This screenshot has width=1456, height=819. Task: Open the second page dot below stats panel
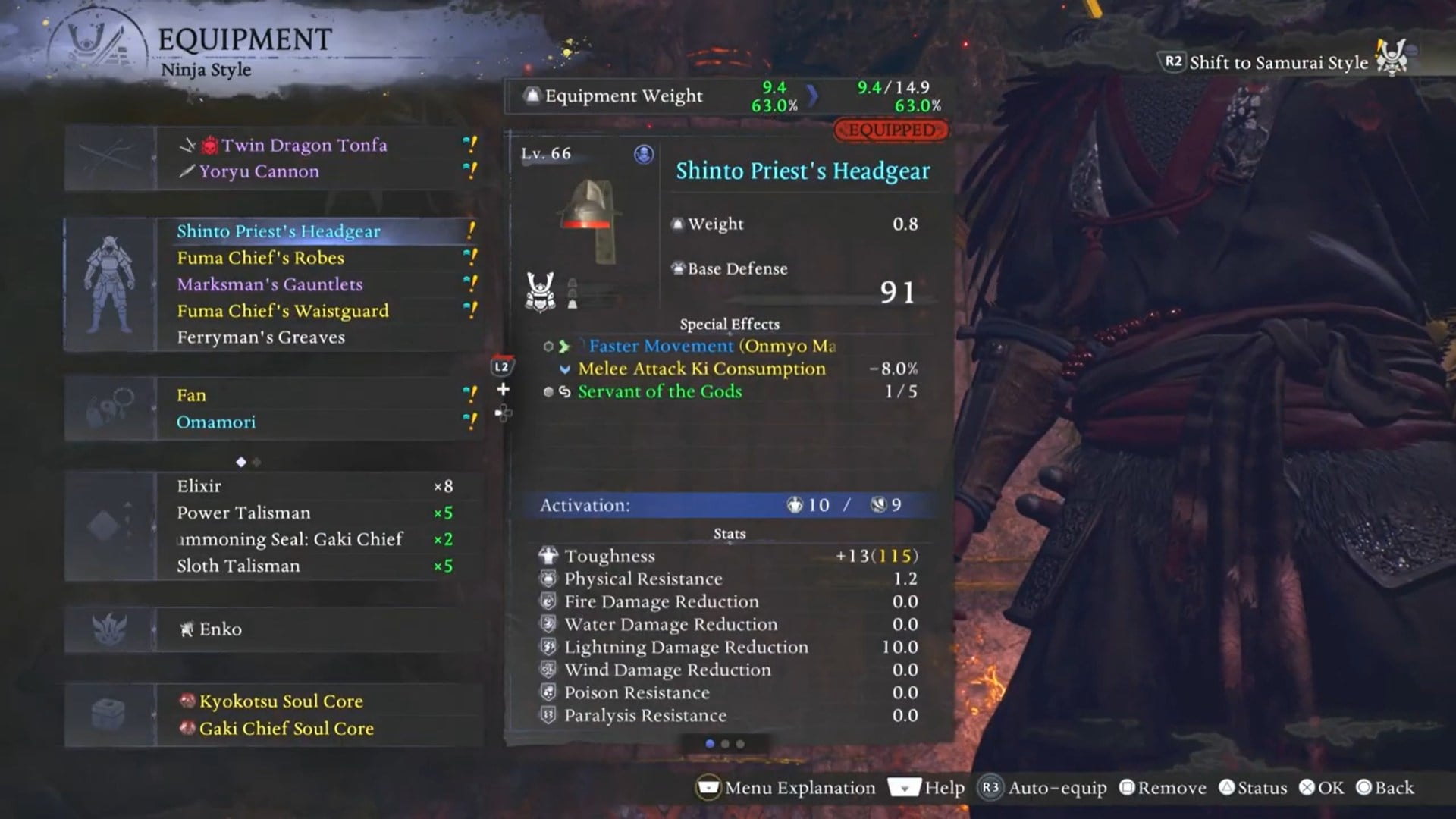click(x=726, y=744)
